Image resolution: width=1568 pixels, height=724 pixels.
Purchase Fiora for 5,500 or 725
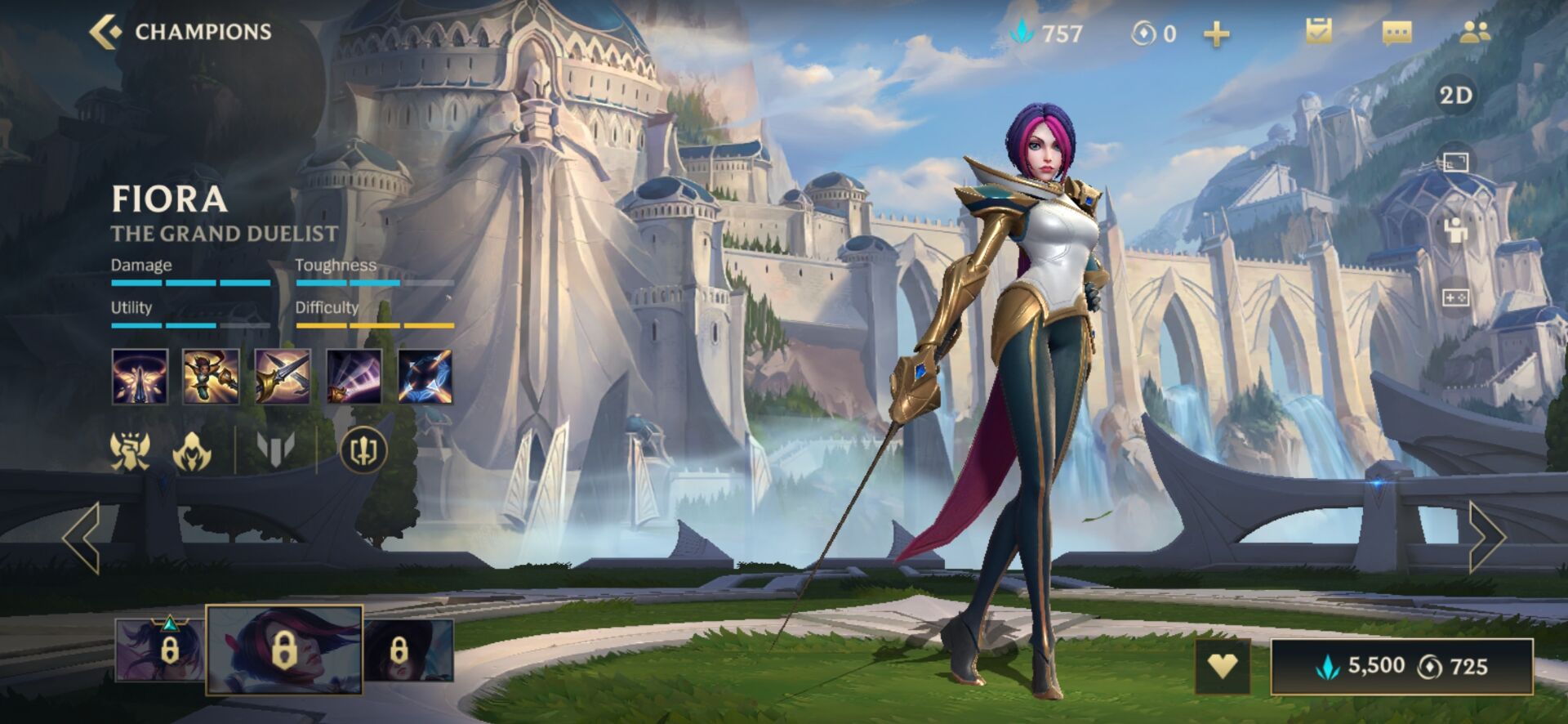[1401, 666]
